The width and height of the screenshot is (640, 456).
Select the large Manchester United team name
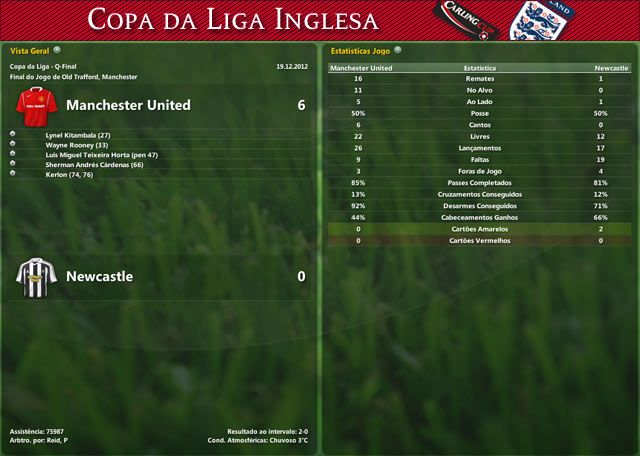[x=128, y=105]
